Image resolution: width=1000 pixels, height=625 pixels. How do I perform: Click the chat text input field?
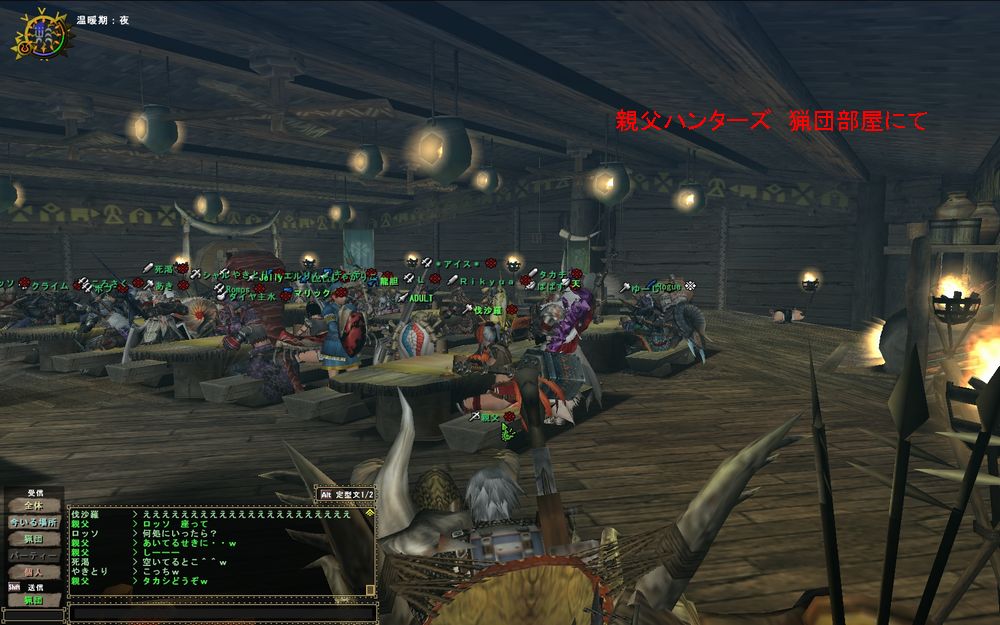click(222, 612)
